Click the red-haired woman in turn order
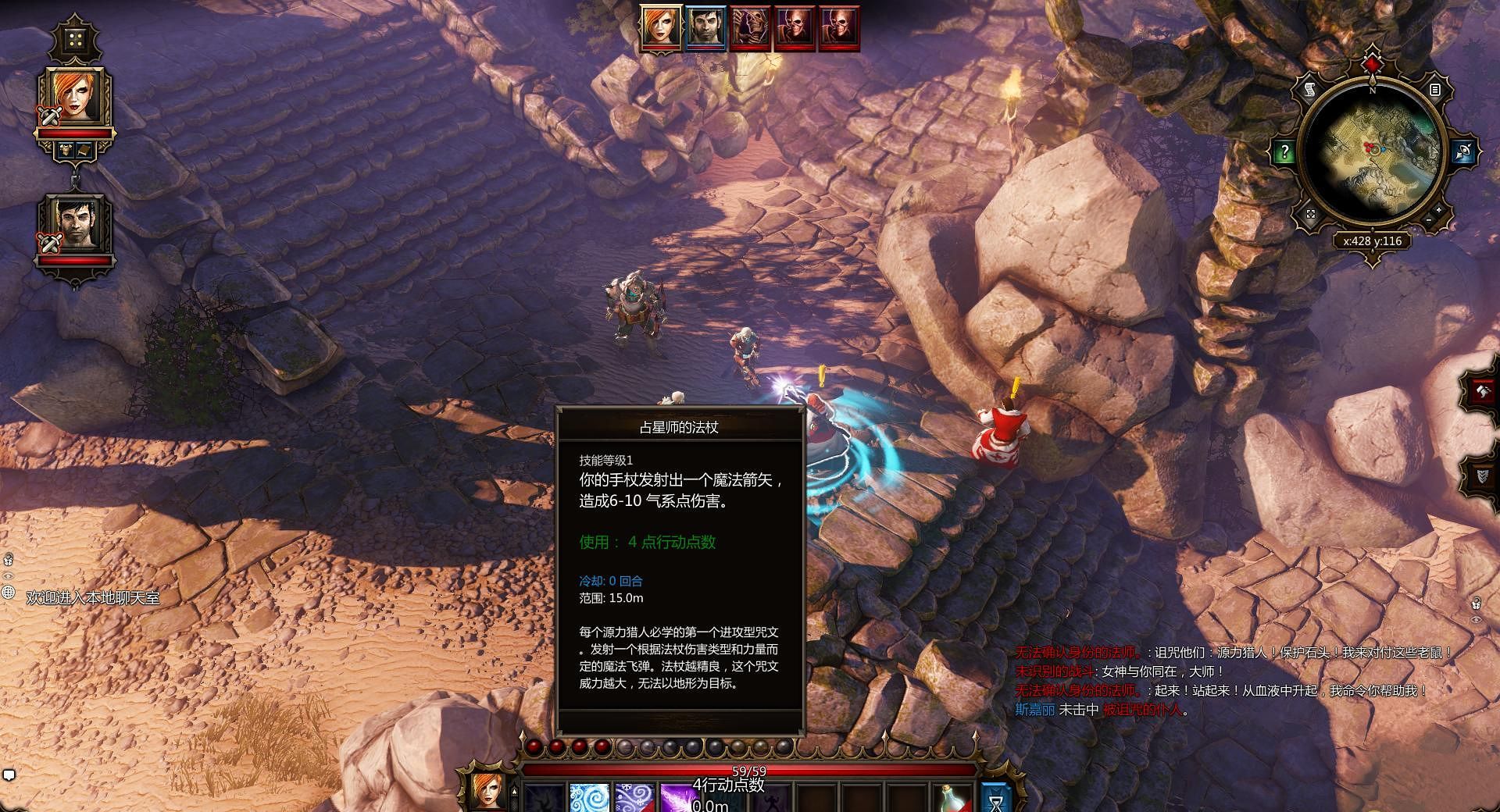Screen dimensions: 1500x812 (x=661, y=28)
